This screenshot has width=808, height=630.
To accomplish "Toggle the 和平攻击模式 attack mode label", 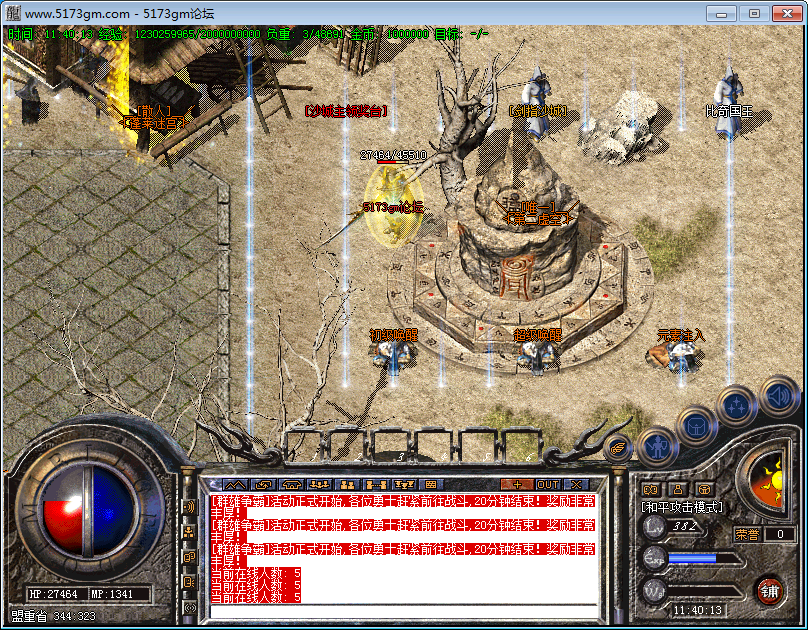I will click(681, 507).
